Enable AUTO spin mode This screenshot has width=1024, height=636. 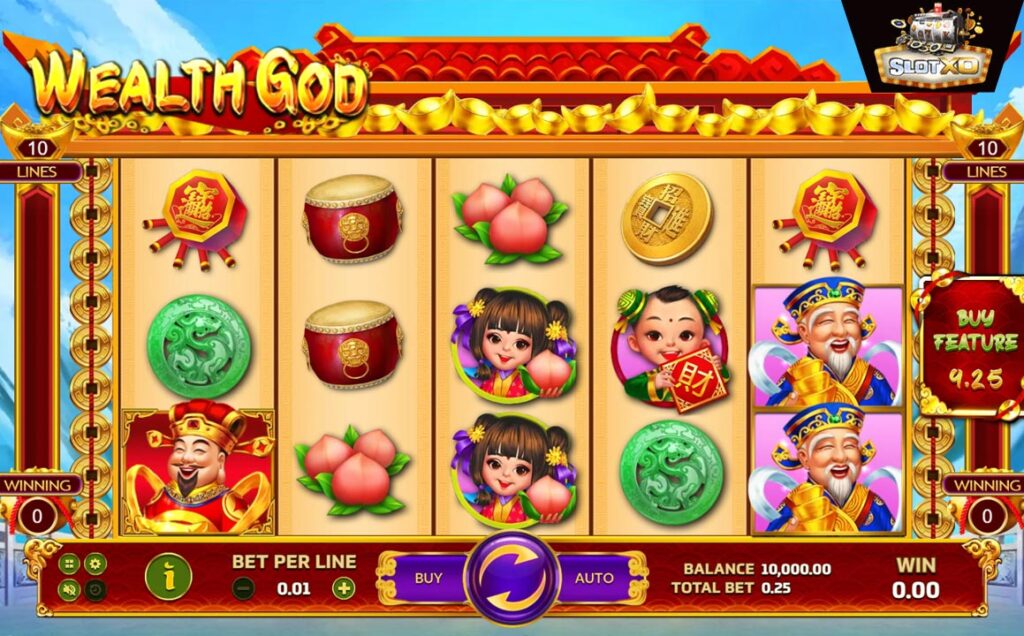pos(594,578)
